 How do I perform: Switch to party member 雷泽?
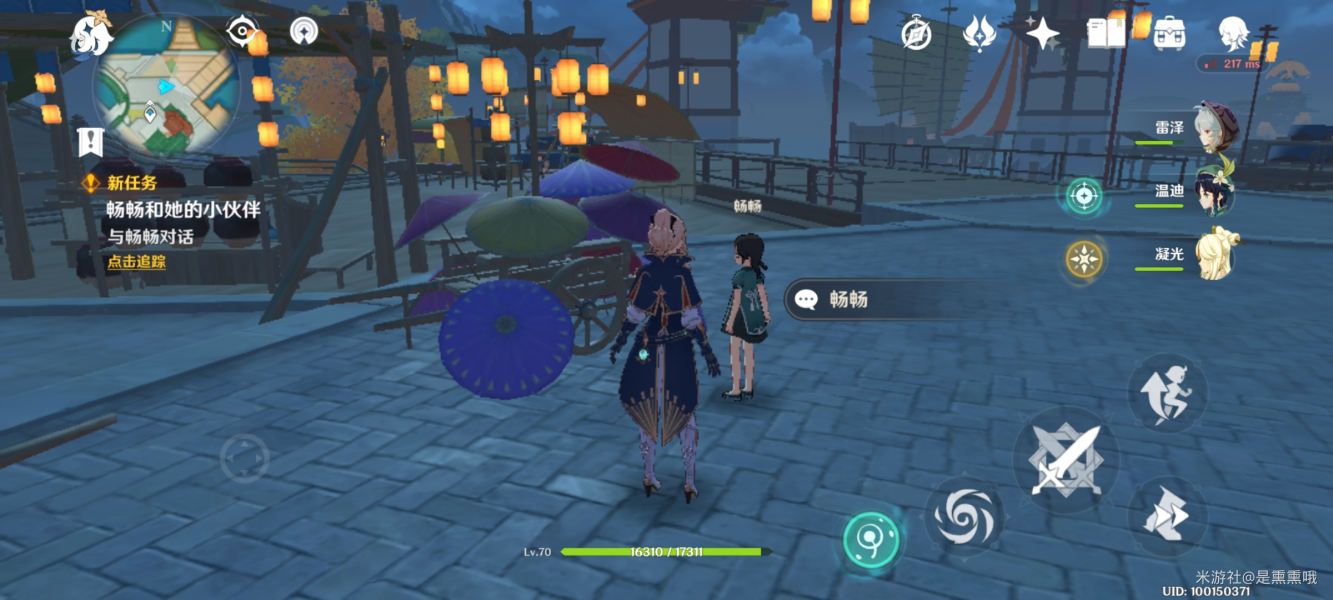pyautogui.click(x=1217, y=126)
